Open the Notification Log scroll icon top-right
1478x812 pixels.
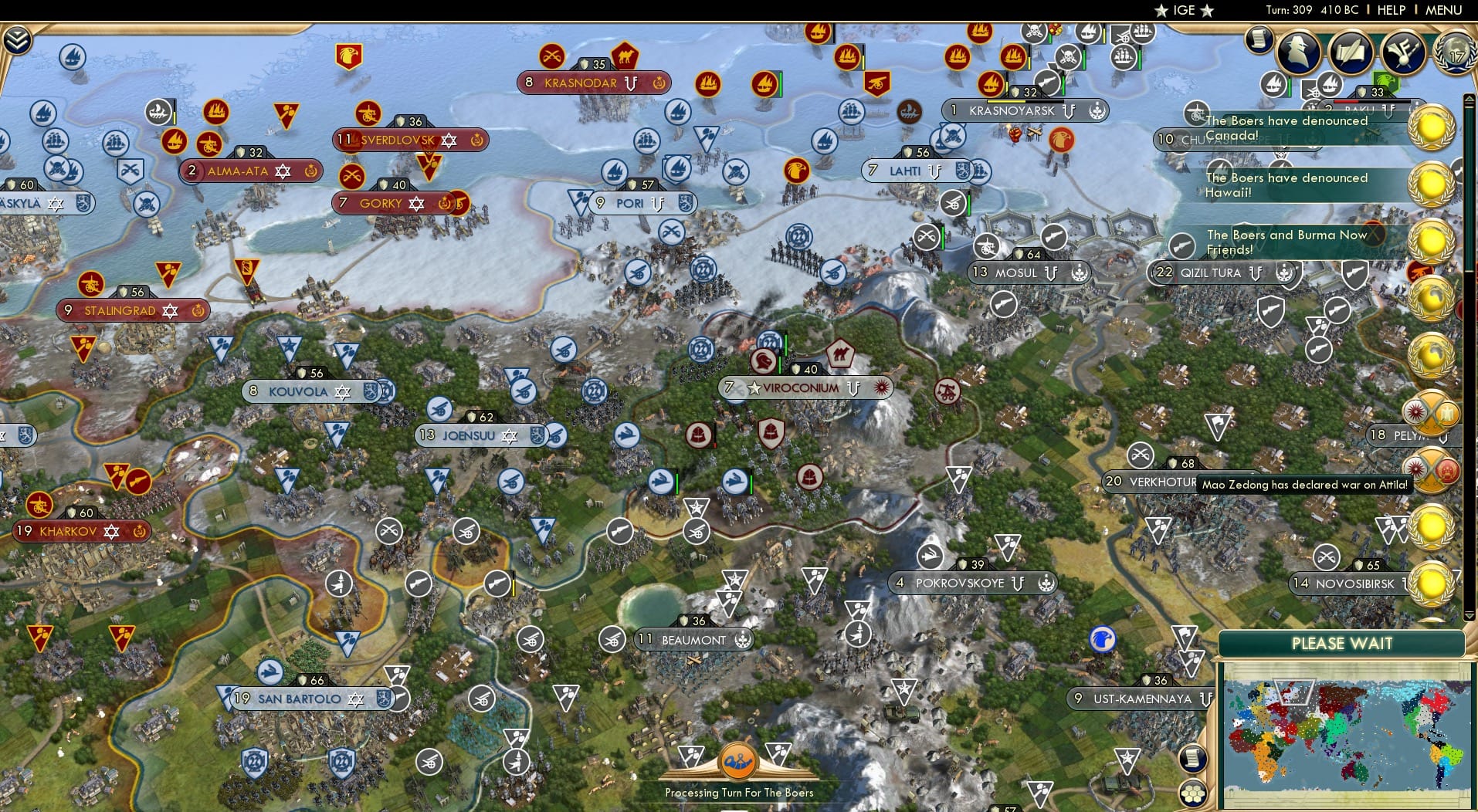pos(1258,39)
